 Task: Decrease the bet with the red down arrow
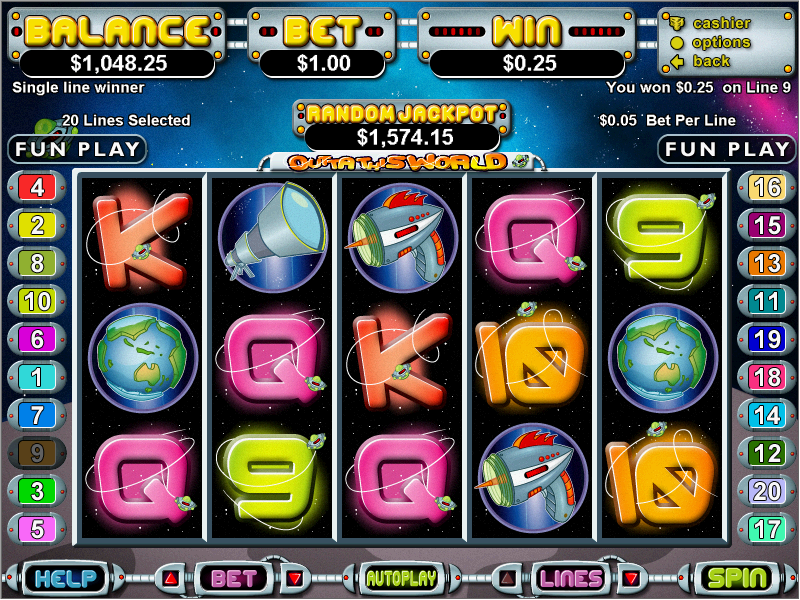[x=294, y=578]
